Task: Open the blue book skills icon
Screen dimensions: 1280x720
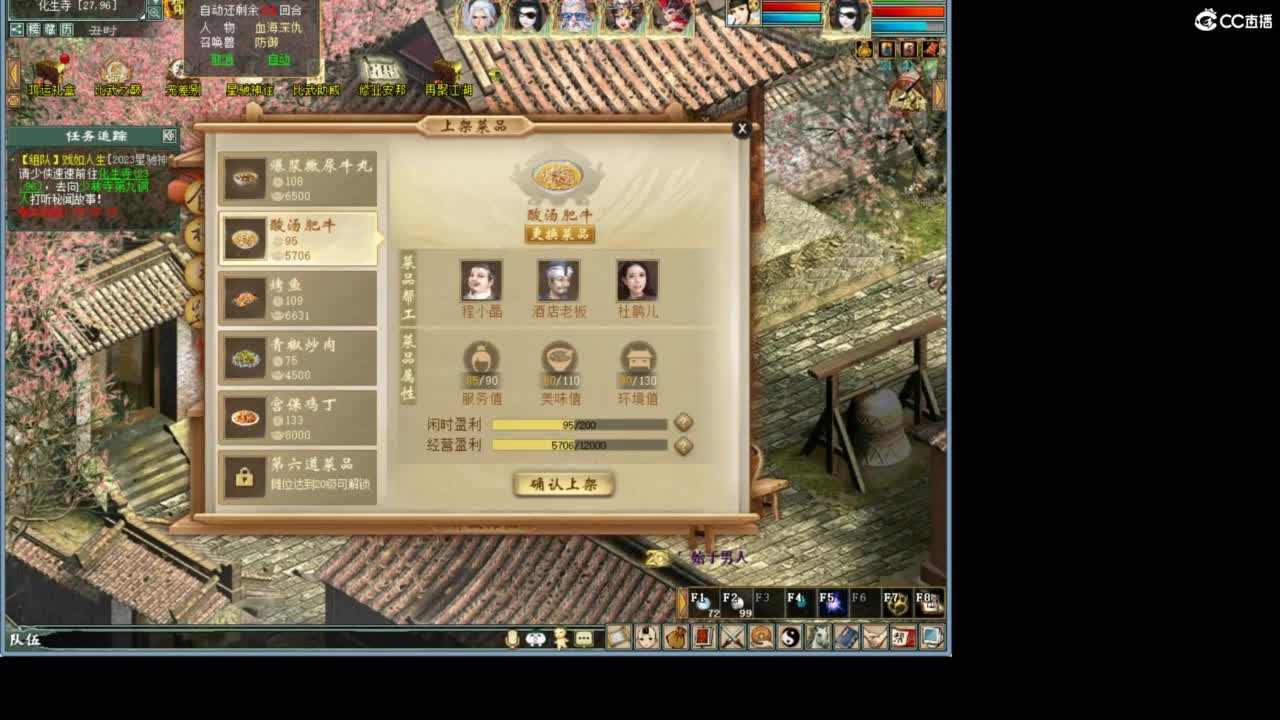Action: point(845,639)
